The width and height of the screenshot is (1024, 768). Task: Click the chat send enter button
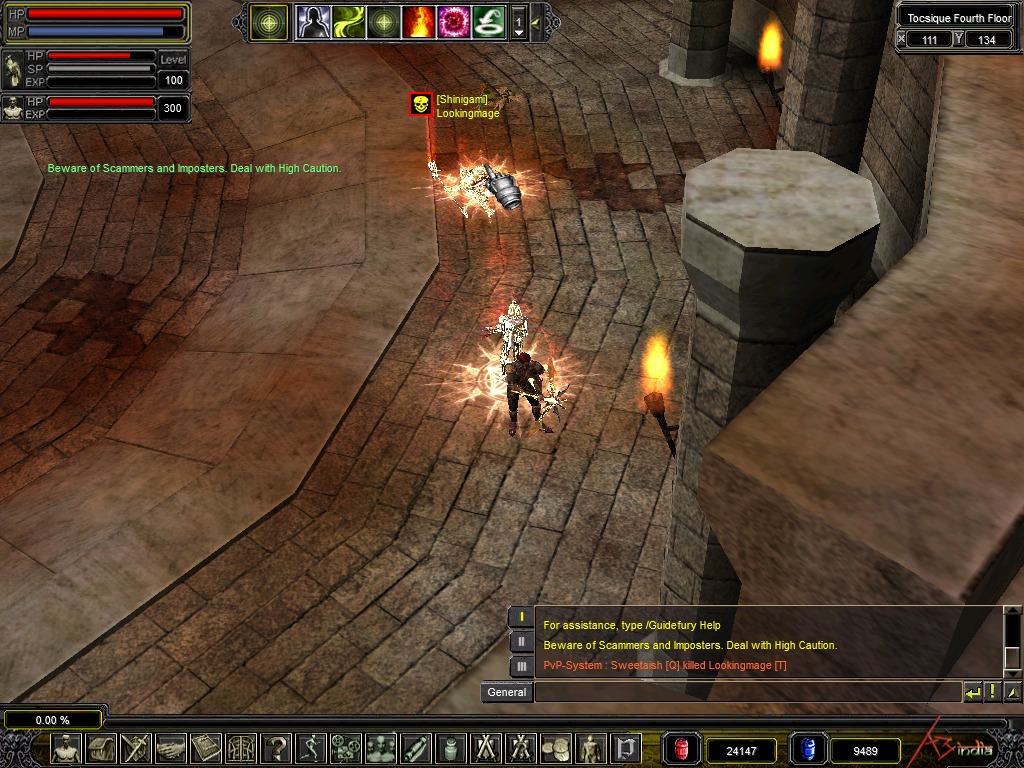(972, 692)
